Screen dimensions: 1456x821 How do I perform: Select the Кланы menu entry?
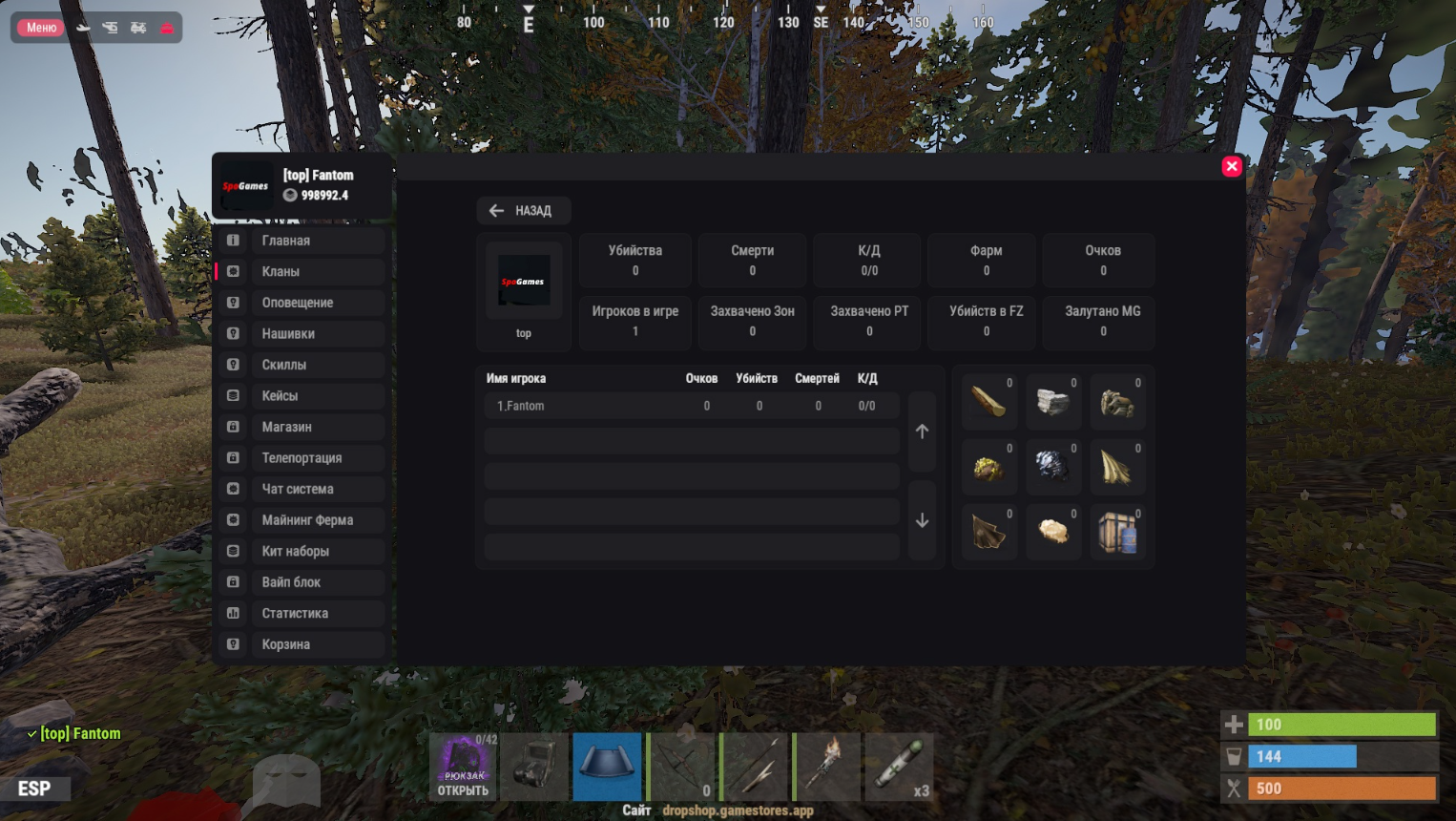[301, 272]
